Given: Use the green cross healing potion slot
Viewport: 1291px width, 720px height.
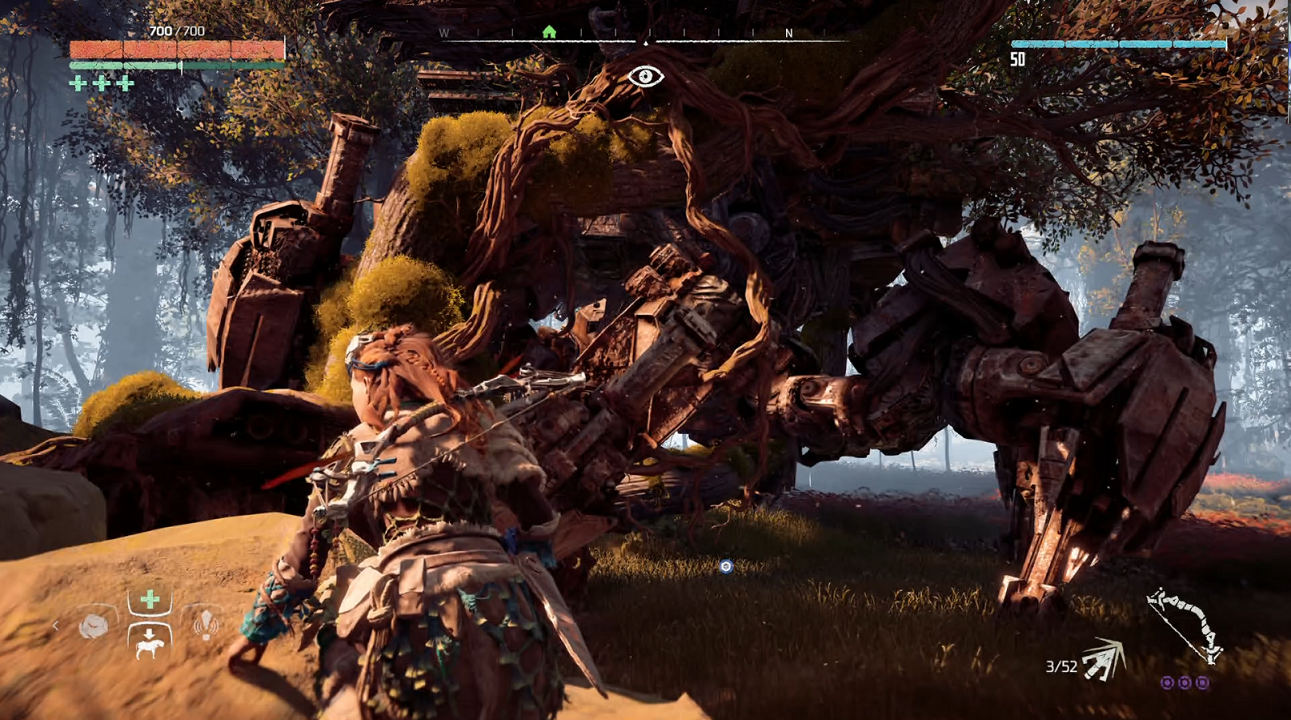Looking at the screenshot, I should coord(150,600).
